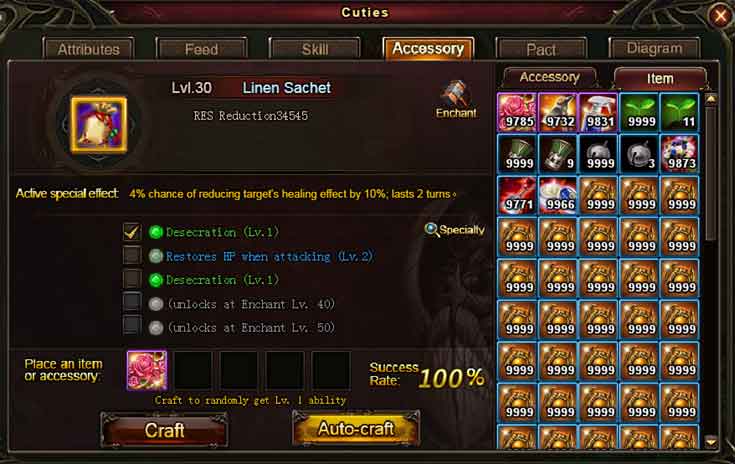The width and height of the screenshot is (735, 464).
Task: Select the inventory's Accessory tab
Action: coord(549,77)
